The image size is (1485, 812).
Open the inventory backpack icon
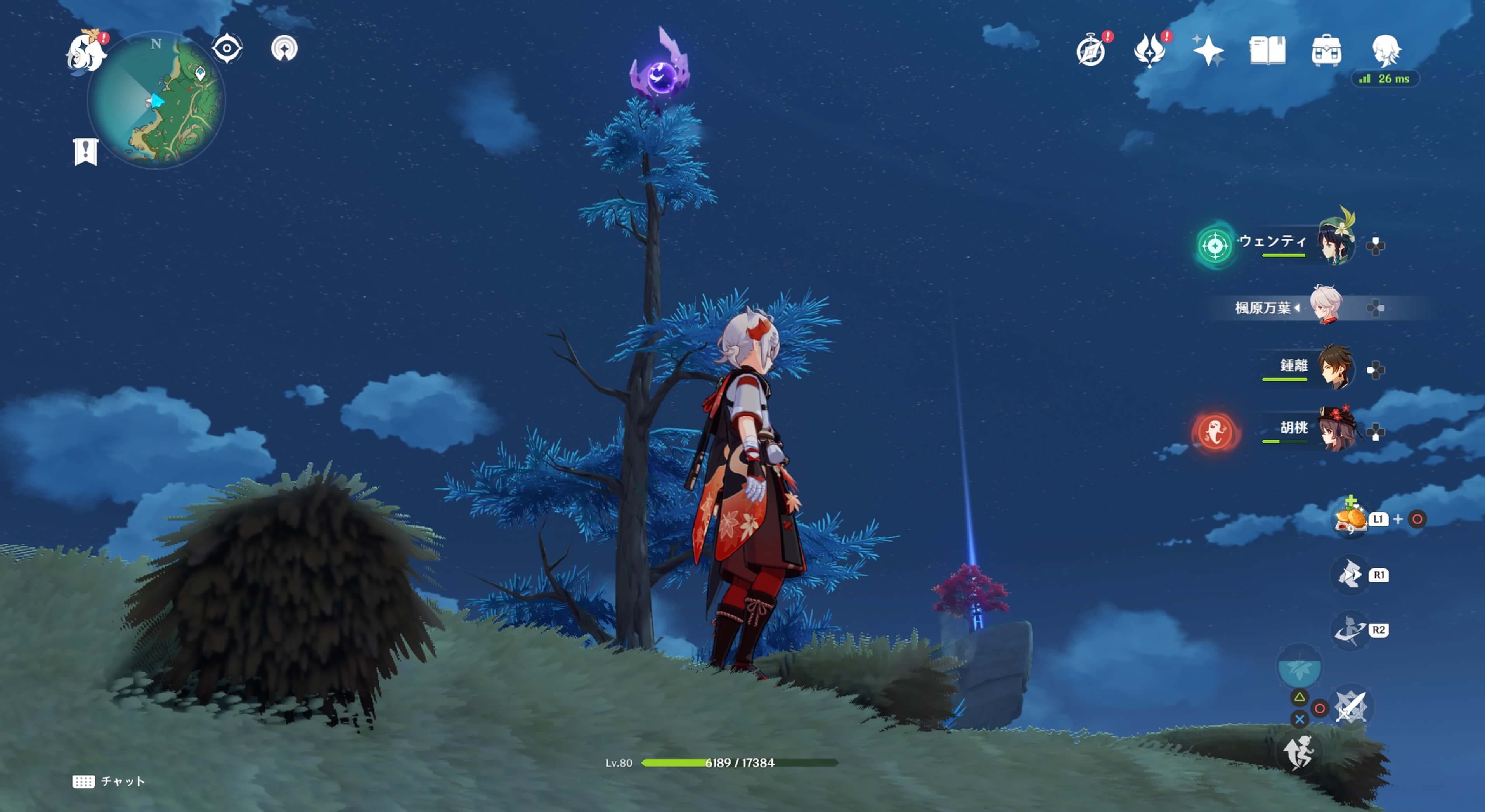coord(1326,51)
